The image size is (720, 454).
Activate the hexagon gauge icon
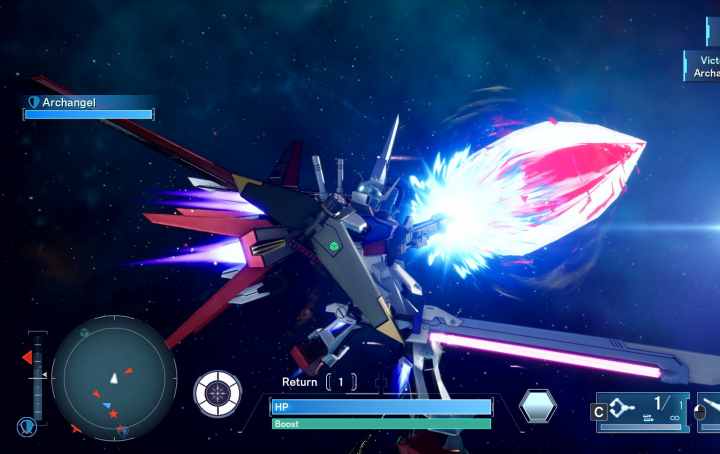pos(538,406)
